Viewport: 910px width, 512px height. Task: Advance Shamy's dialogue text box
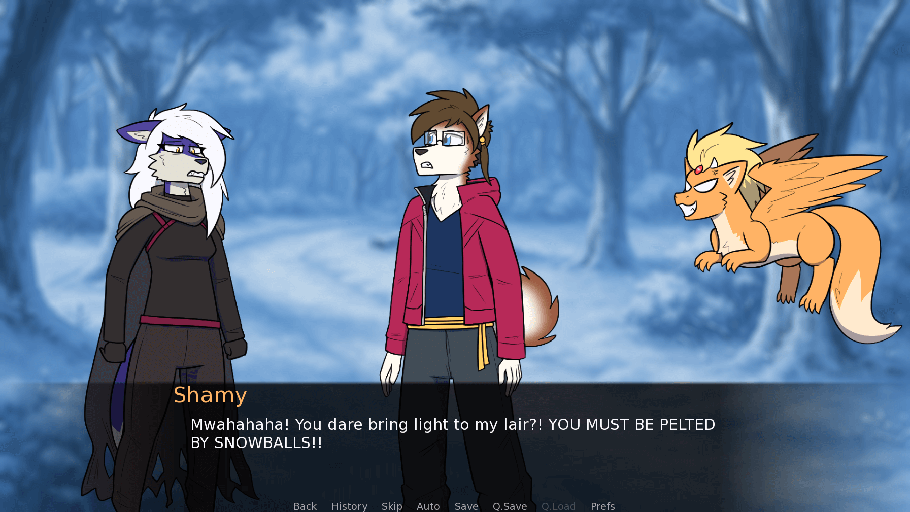[x=453, y=433]
